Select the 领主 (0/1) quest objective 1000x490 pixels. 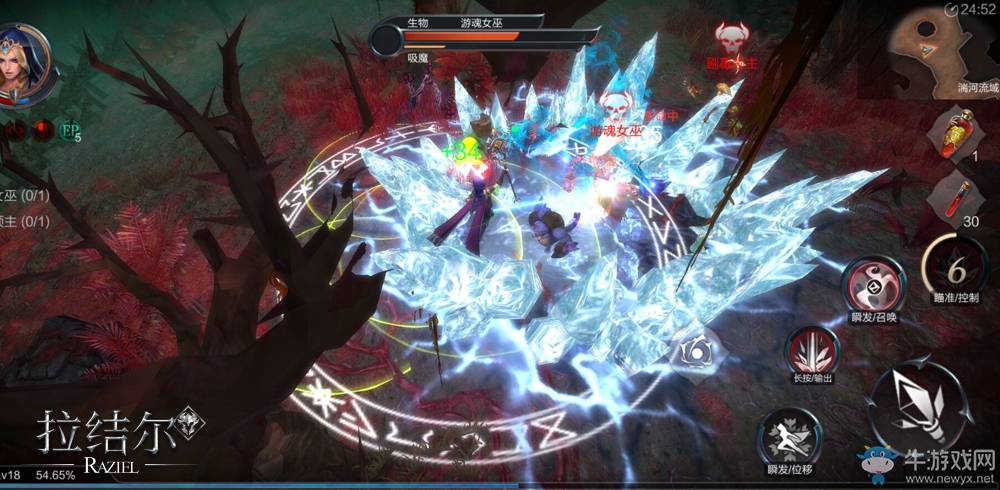coord(24,221)
